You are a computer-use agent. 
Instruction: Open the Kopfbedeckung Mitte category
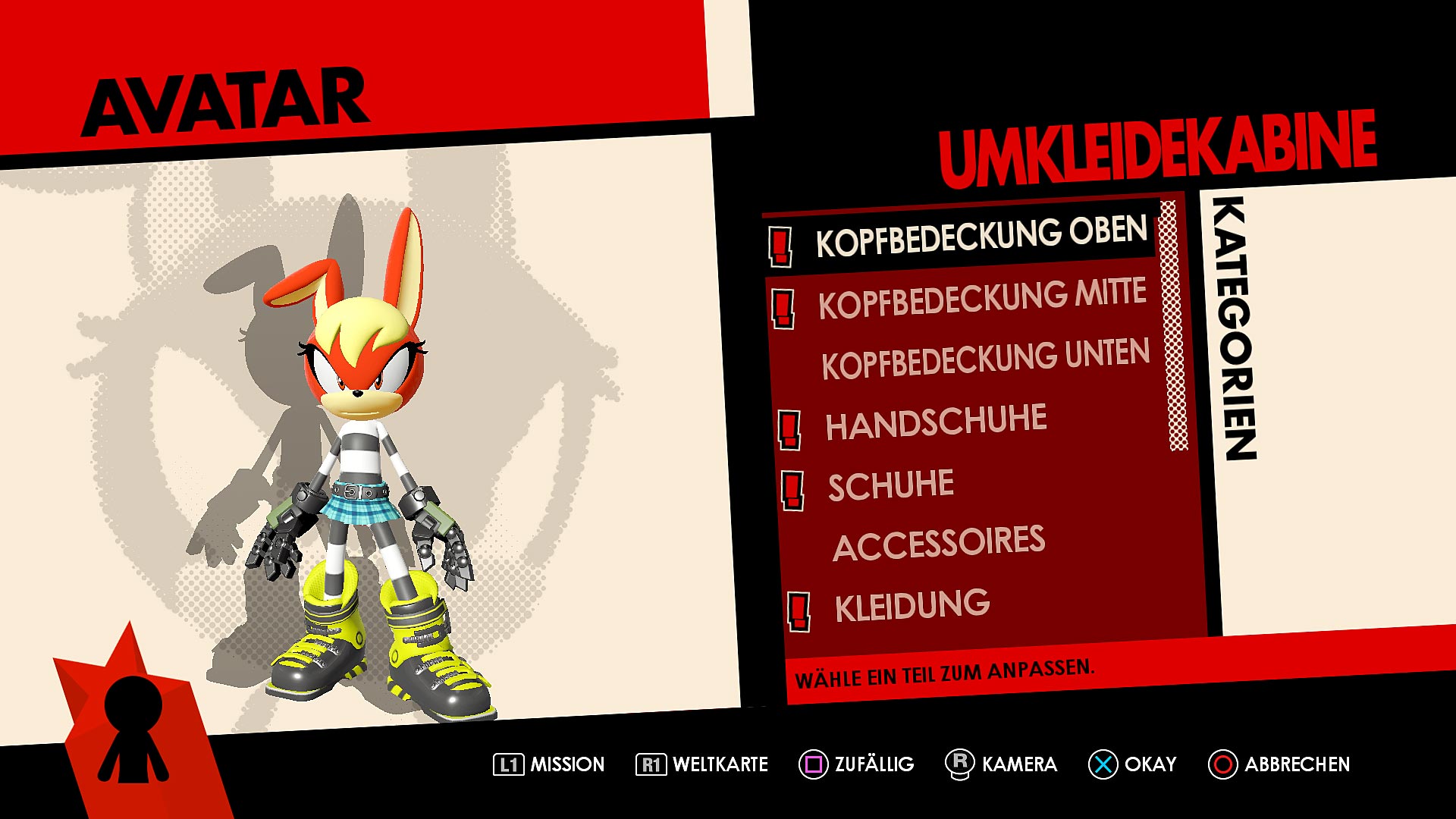[982, 299]
